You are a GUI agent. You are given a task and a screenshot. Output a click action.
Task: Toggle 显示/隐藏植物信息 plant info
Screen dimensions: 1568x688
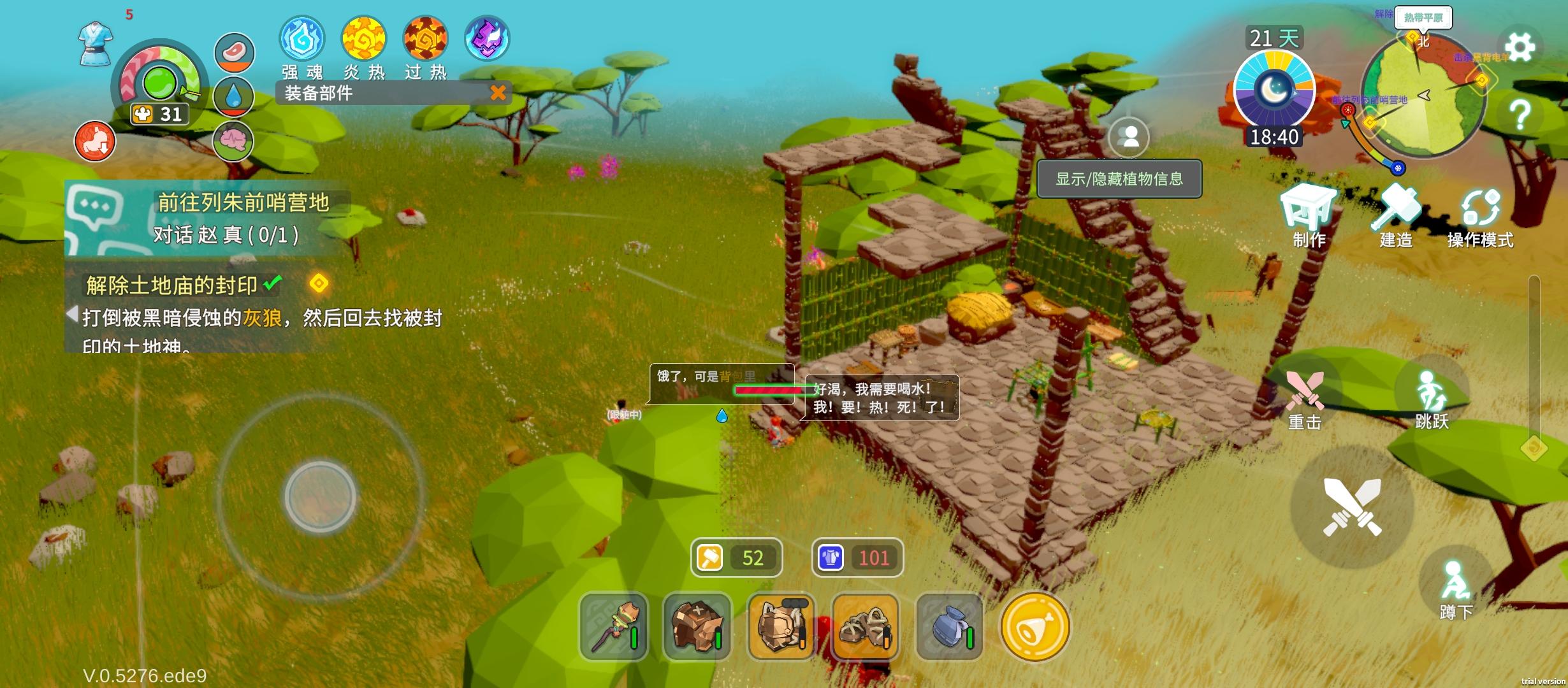pos(1119,179)
